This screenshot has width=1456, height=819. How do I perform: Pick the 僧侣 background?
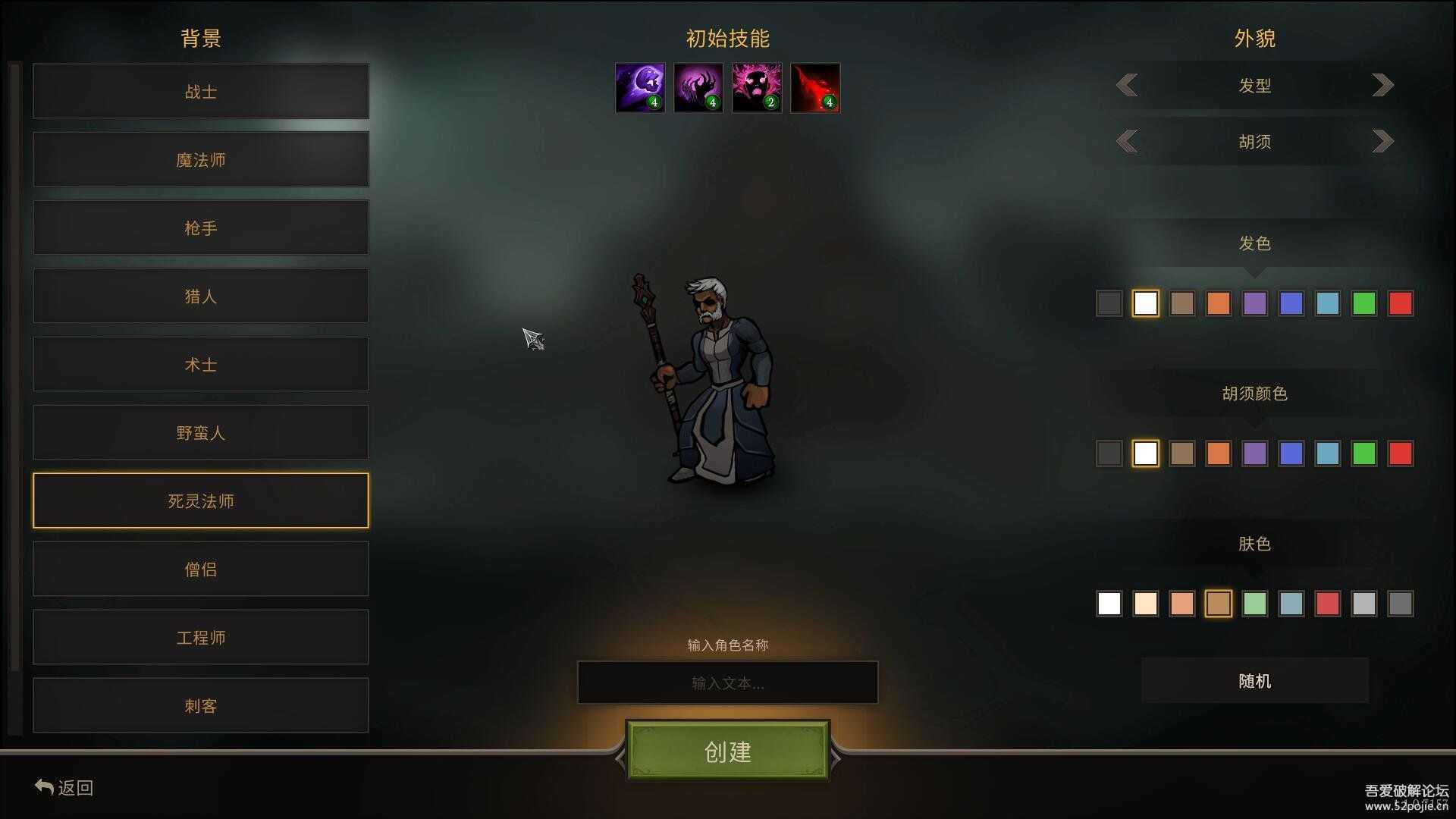click(201, 570)
